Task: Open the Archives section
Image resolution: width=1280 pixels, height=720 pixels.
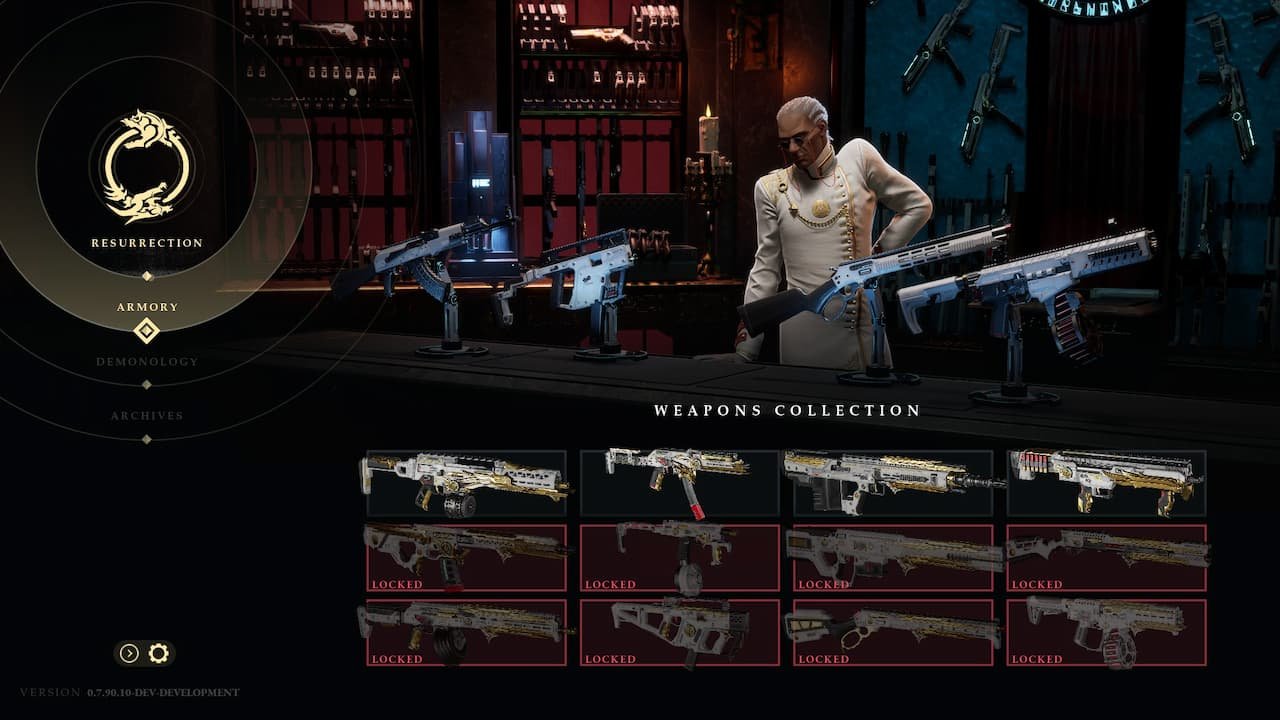Action: pyautogui.click(x=147, y=415)
